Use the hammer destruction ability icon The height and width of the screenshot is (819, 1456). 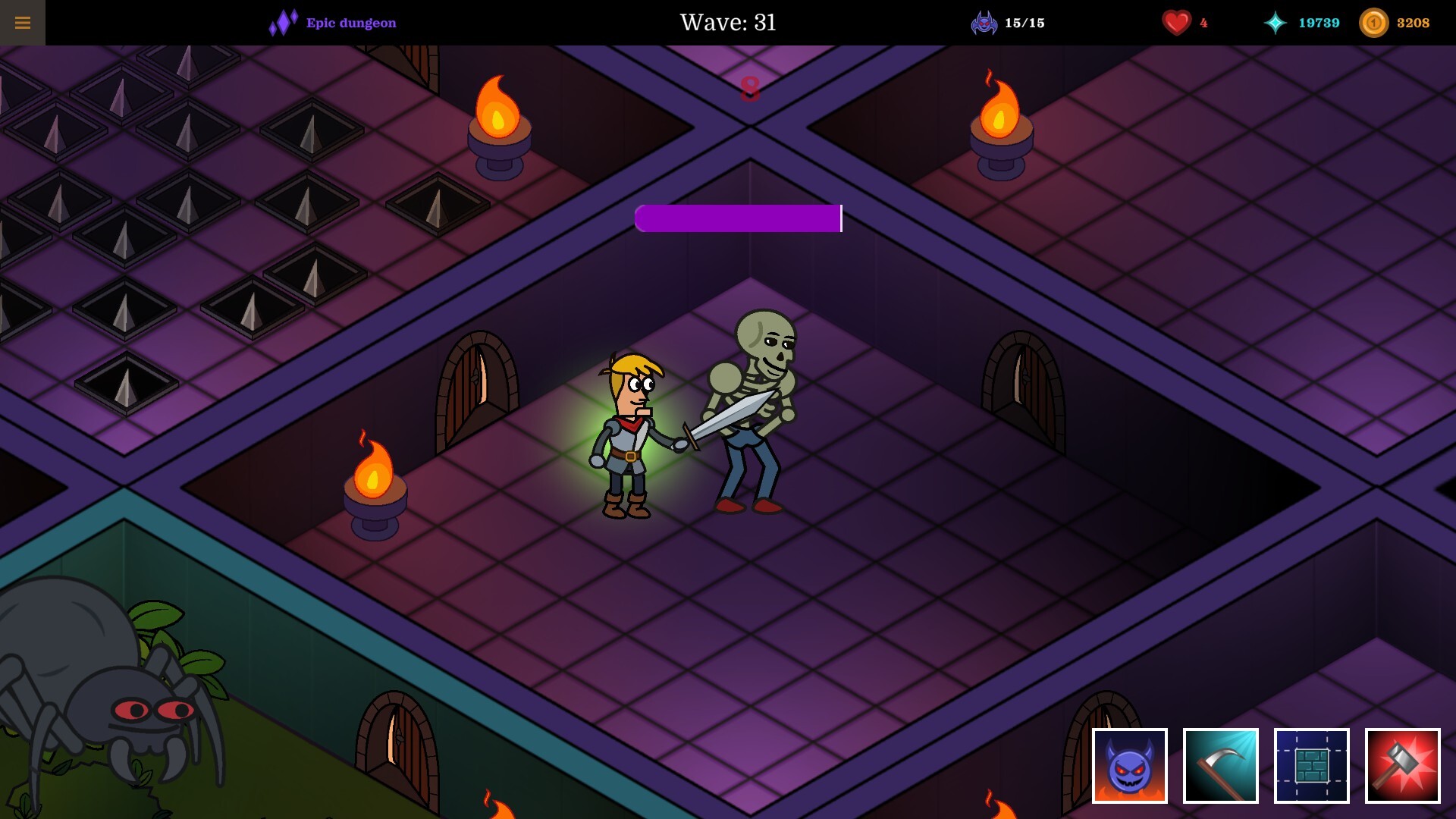coord(1402,767)
